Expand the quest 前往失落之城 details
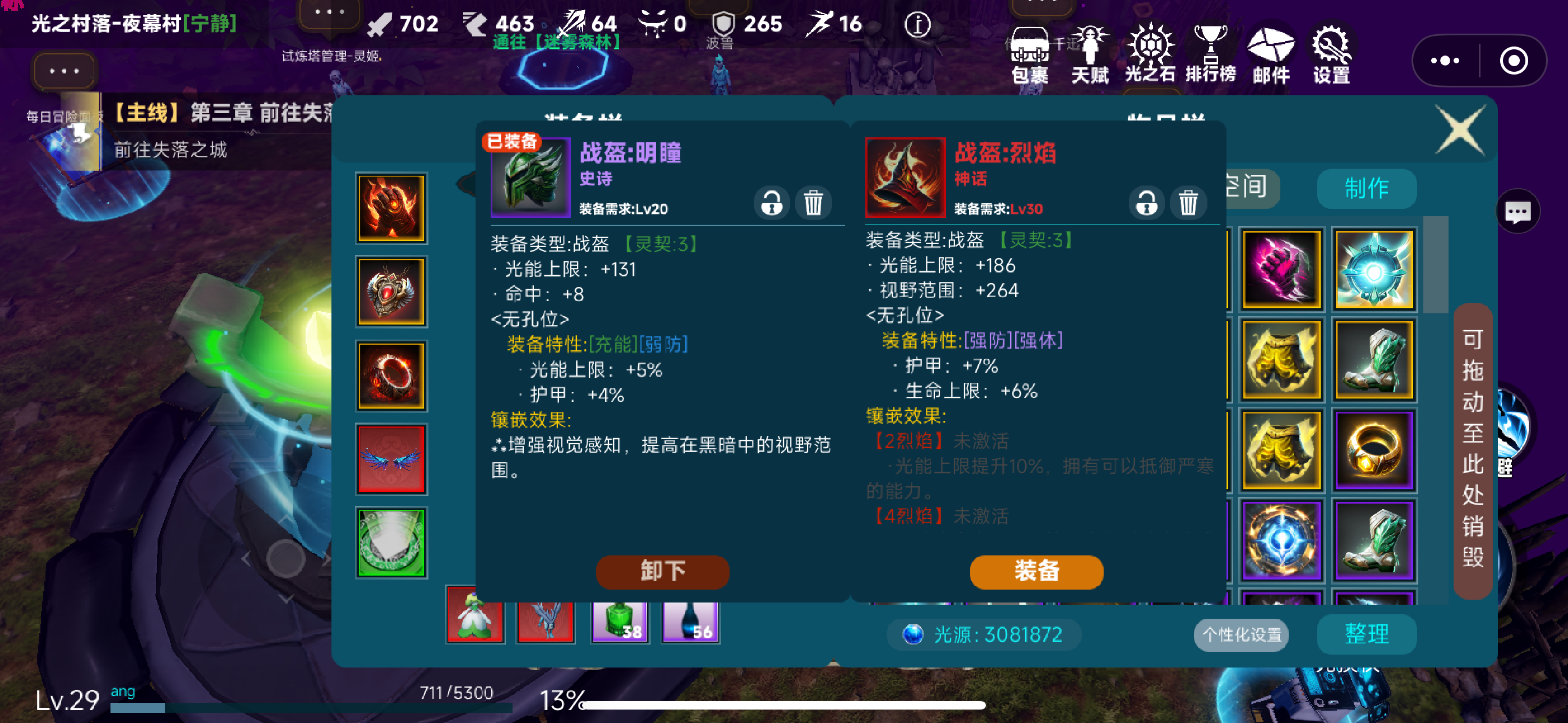The image size is (1568, 723). pyautogui.click(x=172, y=150)
